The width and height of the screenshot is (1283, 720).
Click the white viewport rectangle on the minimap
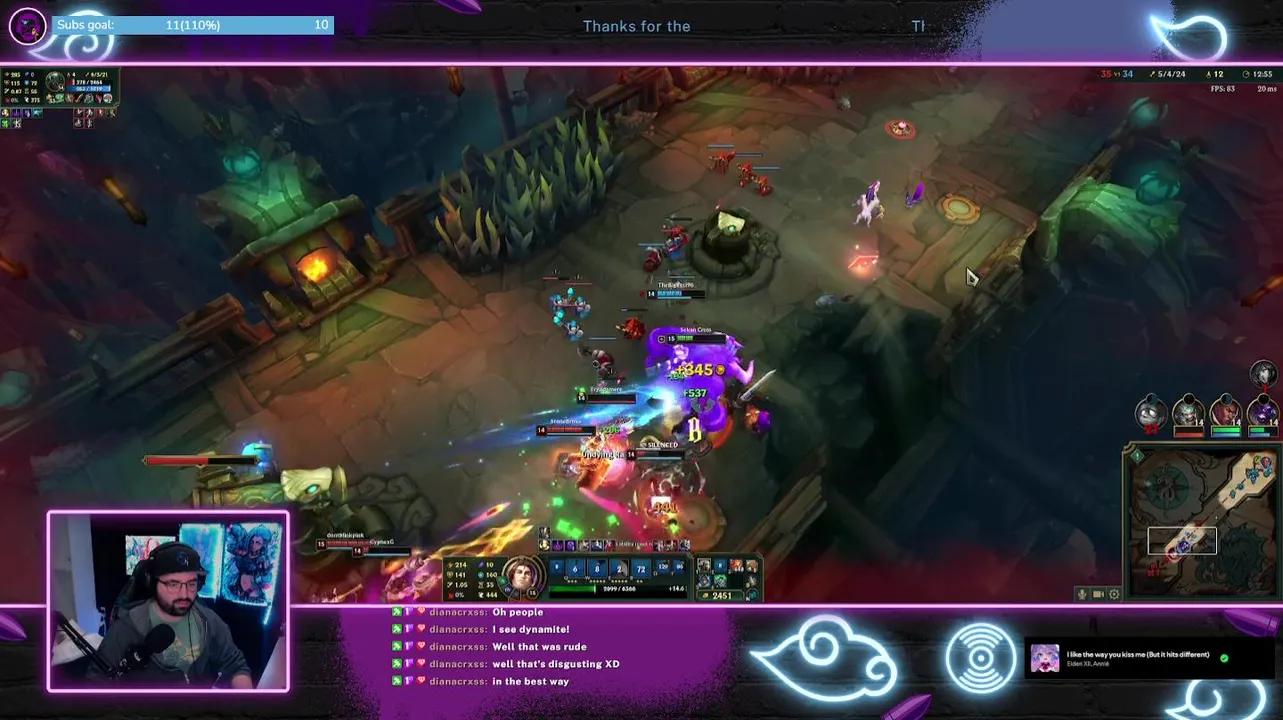tap(1183, 539)
